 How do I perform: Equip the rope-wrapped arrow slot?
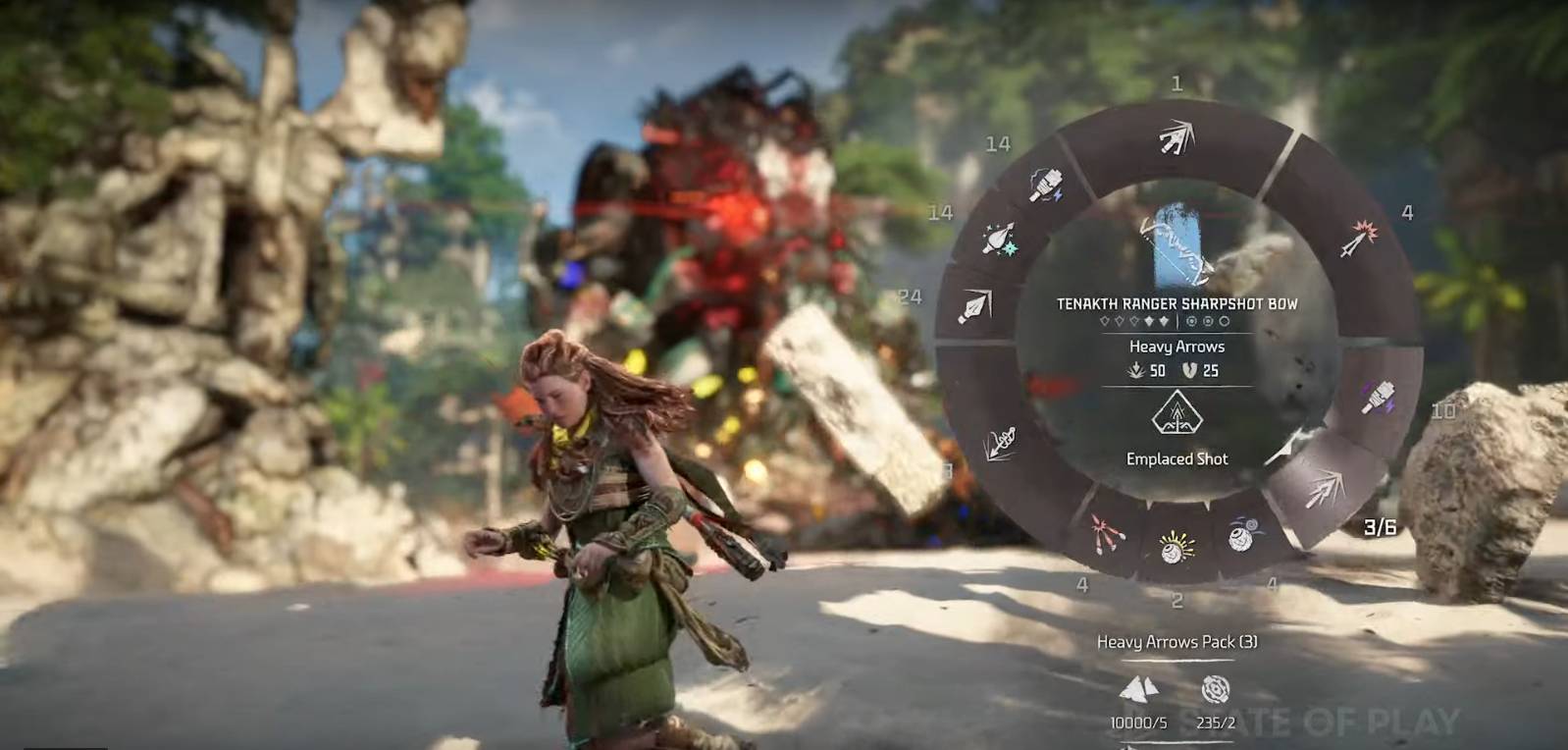point(1000,444)
